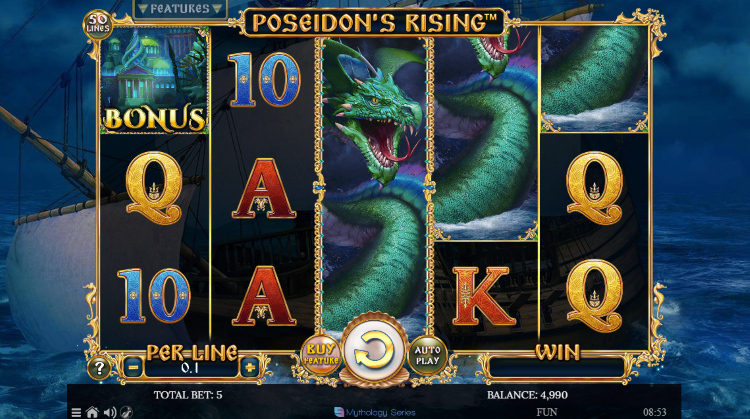
Task: Open the hamburger menu
Action: click(x=76, y=411)
